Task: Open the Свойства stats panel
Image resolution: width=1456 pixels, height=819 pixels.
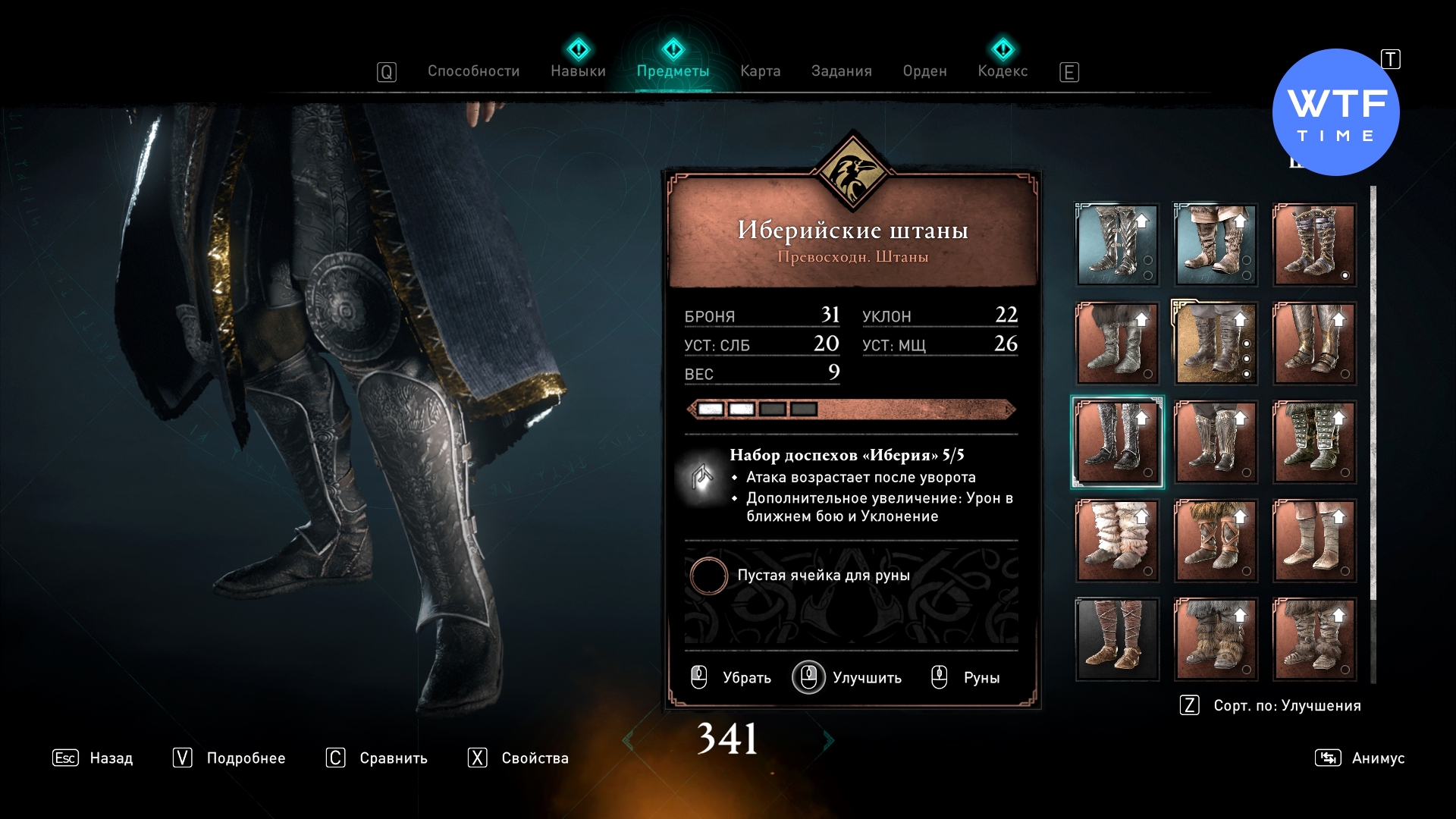Action: [519, 758]
